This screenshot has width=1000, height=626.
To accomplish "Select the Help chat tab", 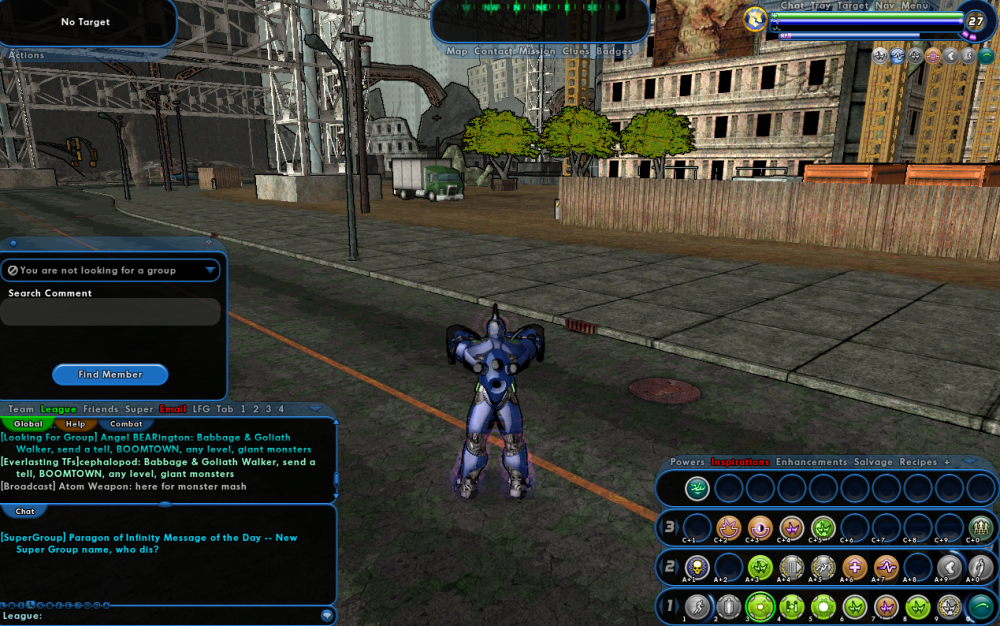I will tap(76, 424).
